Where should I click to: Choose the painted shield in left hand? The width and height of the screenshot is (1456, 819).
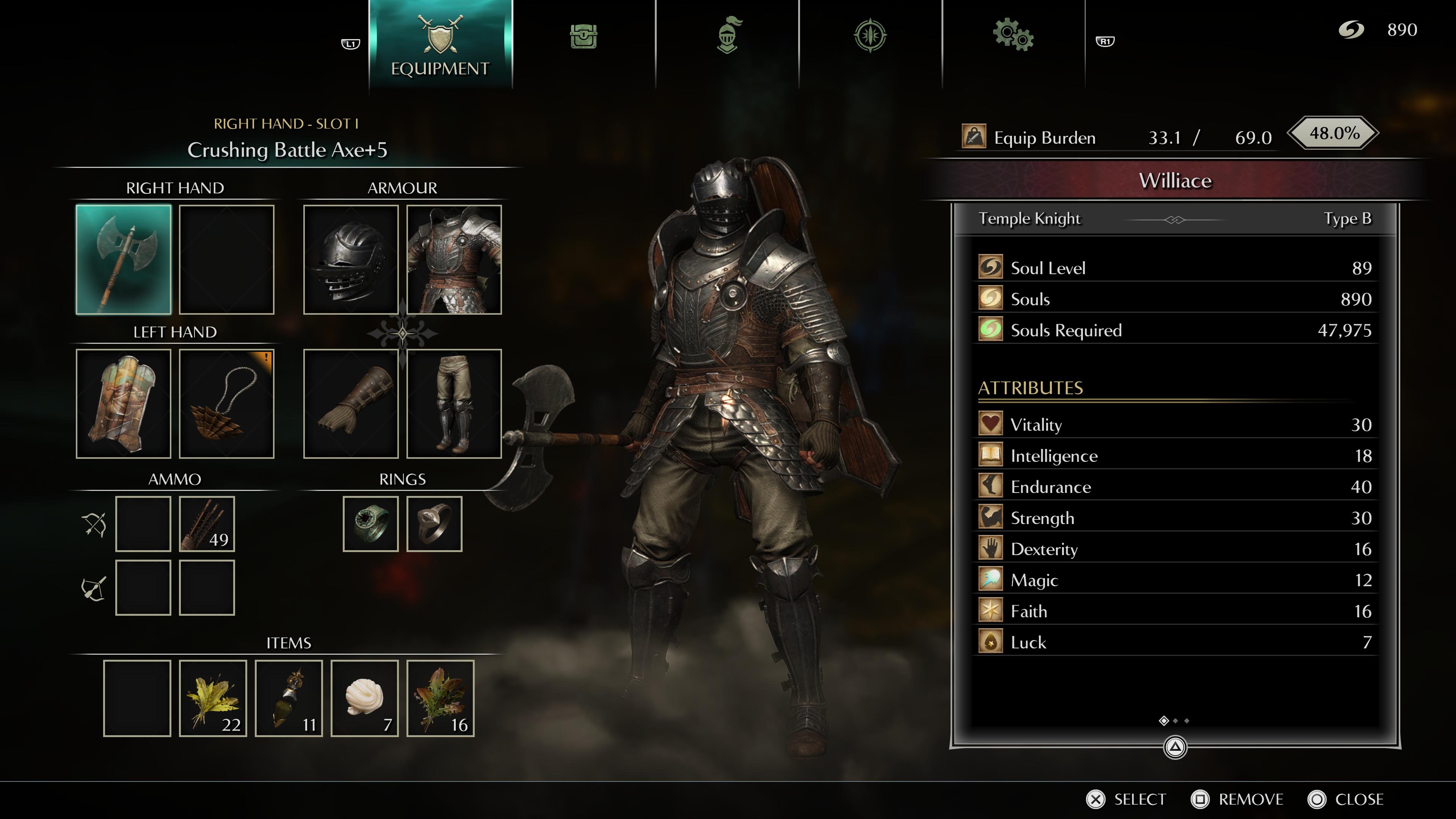pyautogui.click(x=123, y=403)
